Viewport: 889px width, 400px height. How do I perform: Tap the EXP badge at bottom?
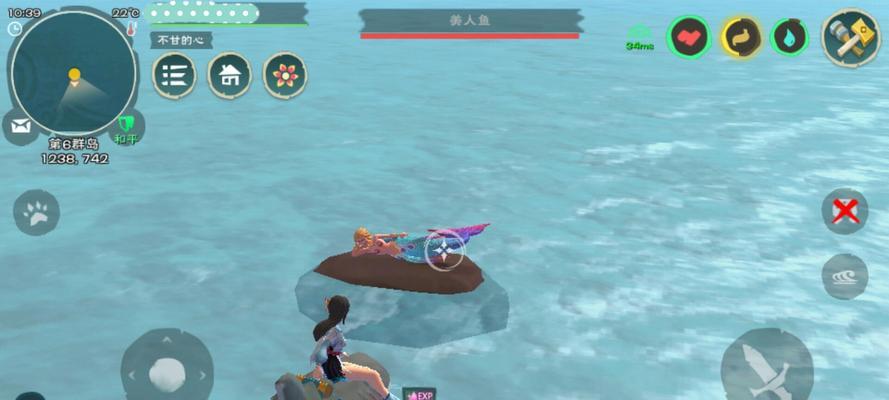pyautogui.click(x=419, y=394)
